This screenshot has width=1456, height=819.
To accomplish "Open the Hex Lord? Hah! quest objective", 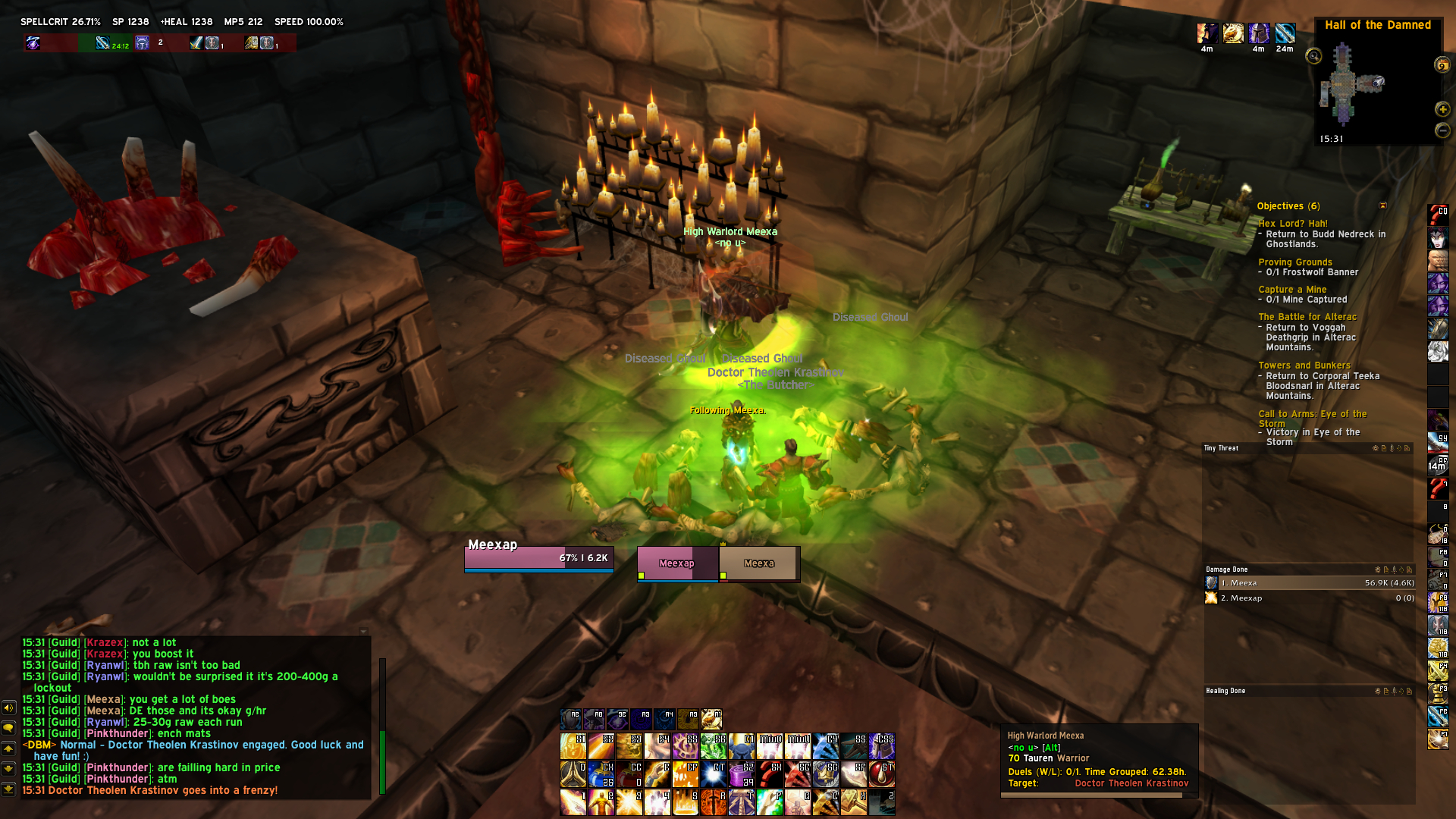I will 1293,224.
